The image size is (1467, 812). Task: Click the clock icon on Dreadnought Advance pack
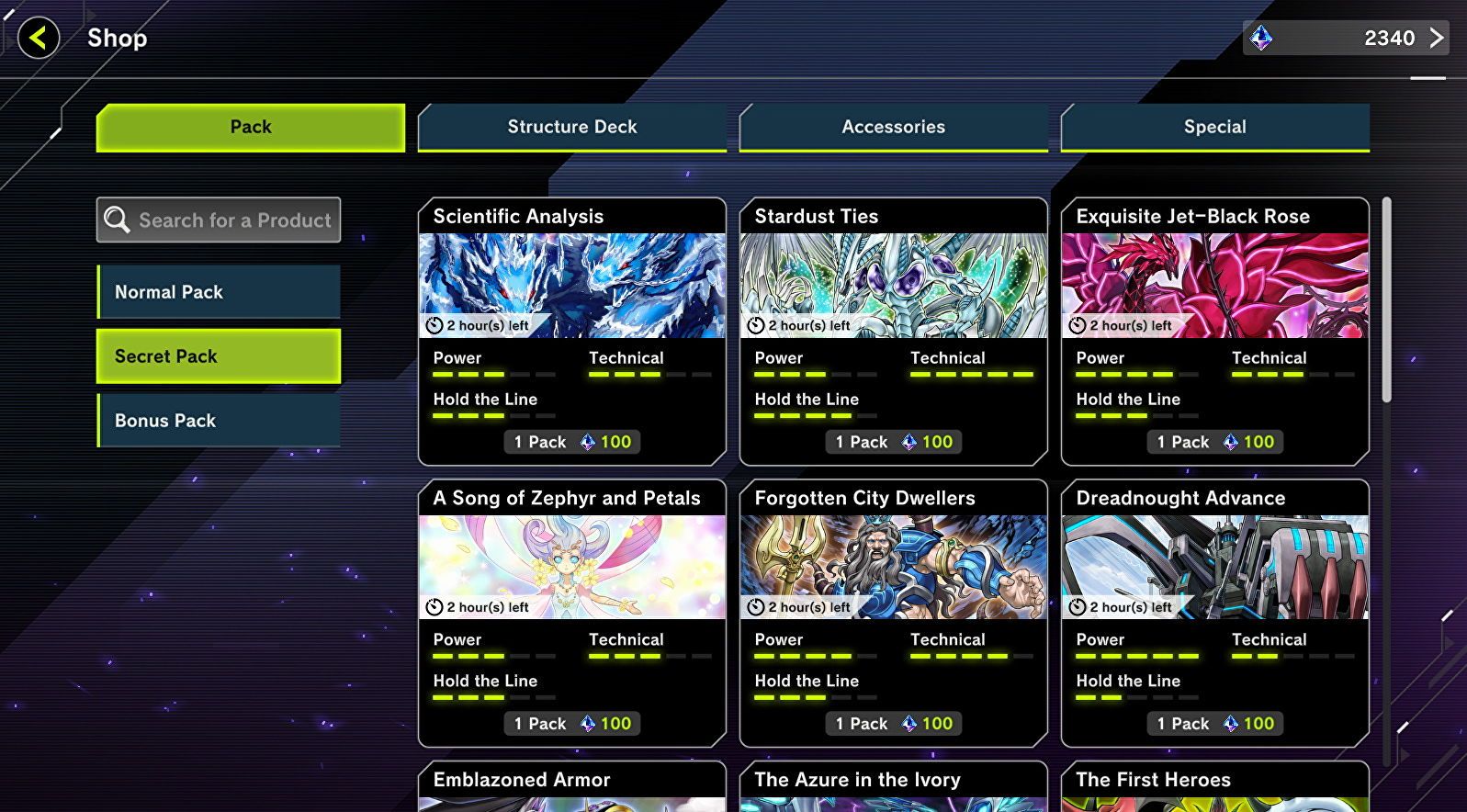point(1078,606)
